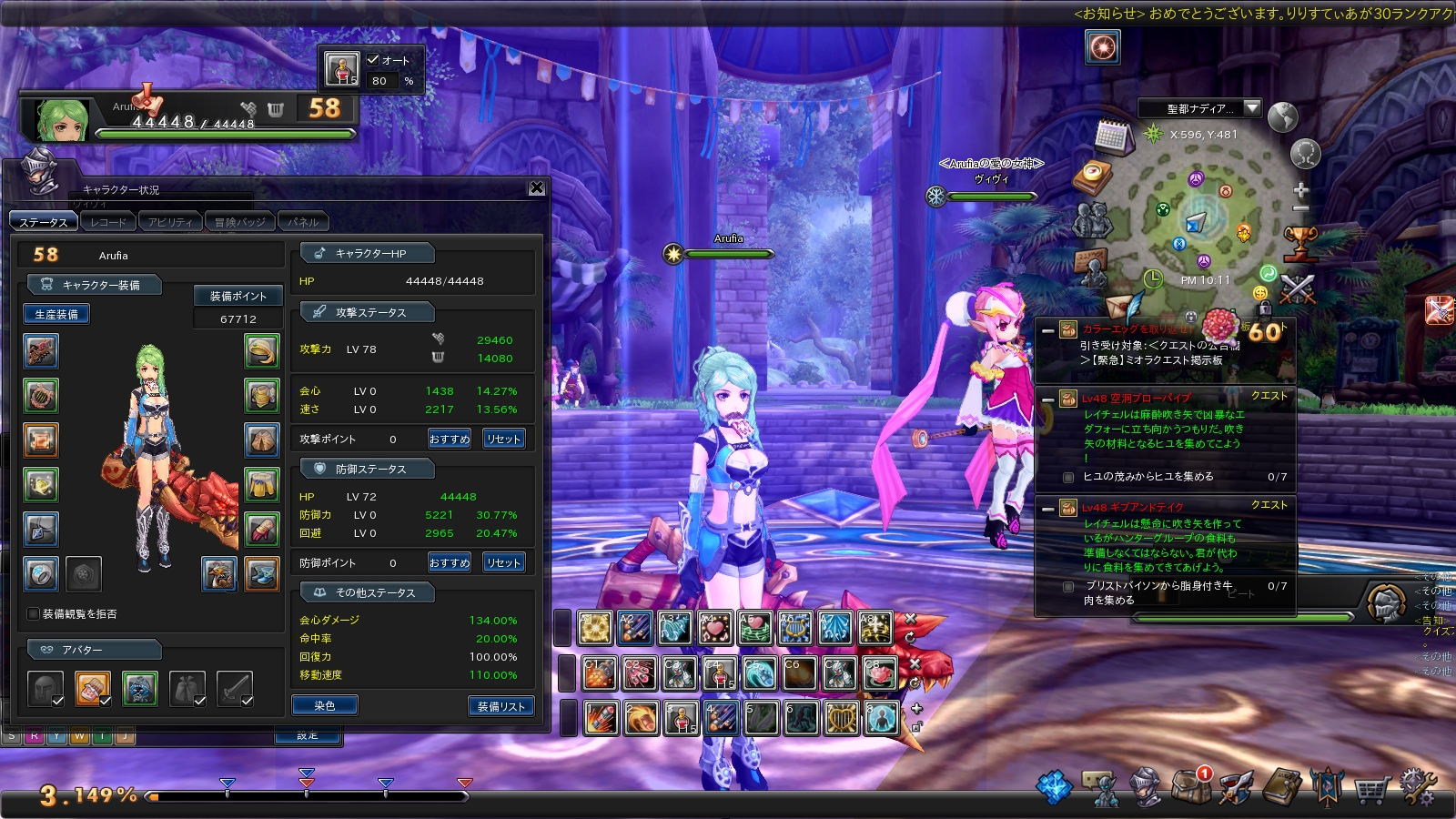Click the 生産装備 button
Viewport: 1456px width, 819px height.
coord(56,314)
